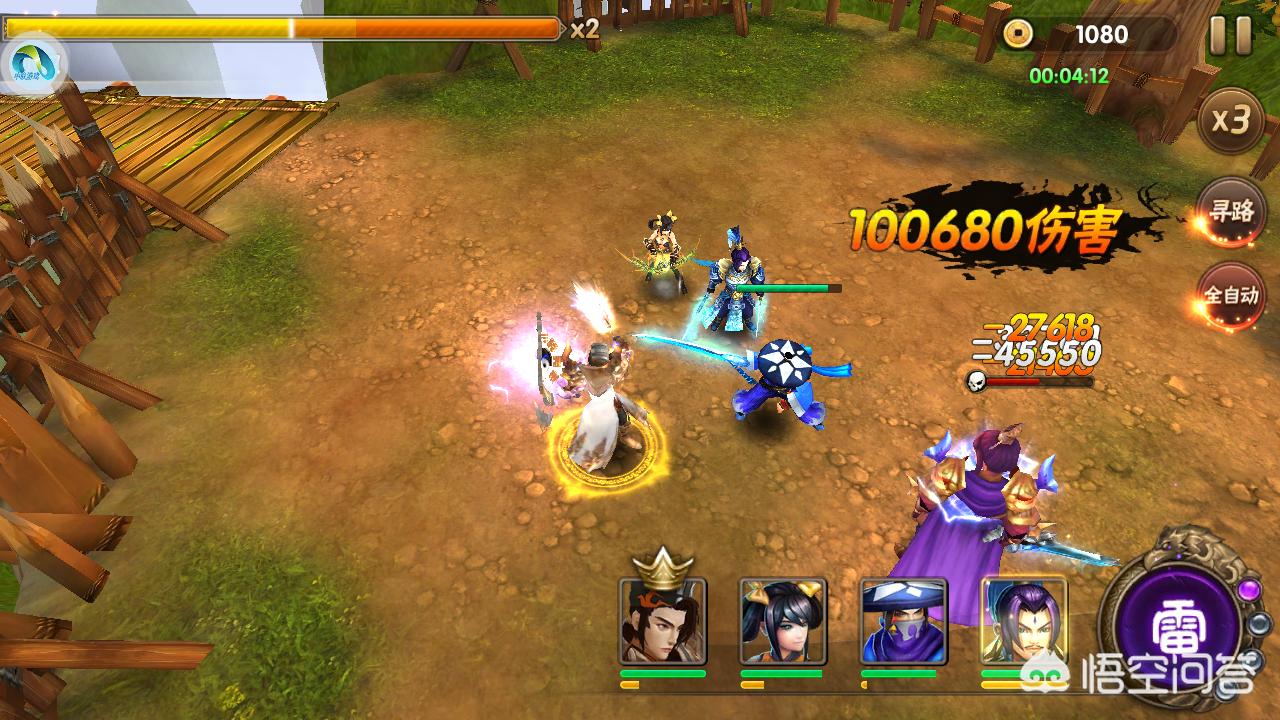1280x720 pixels.
Task: Select the crowned red-marked hero portrait
Action: tap(663, 621)
